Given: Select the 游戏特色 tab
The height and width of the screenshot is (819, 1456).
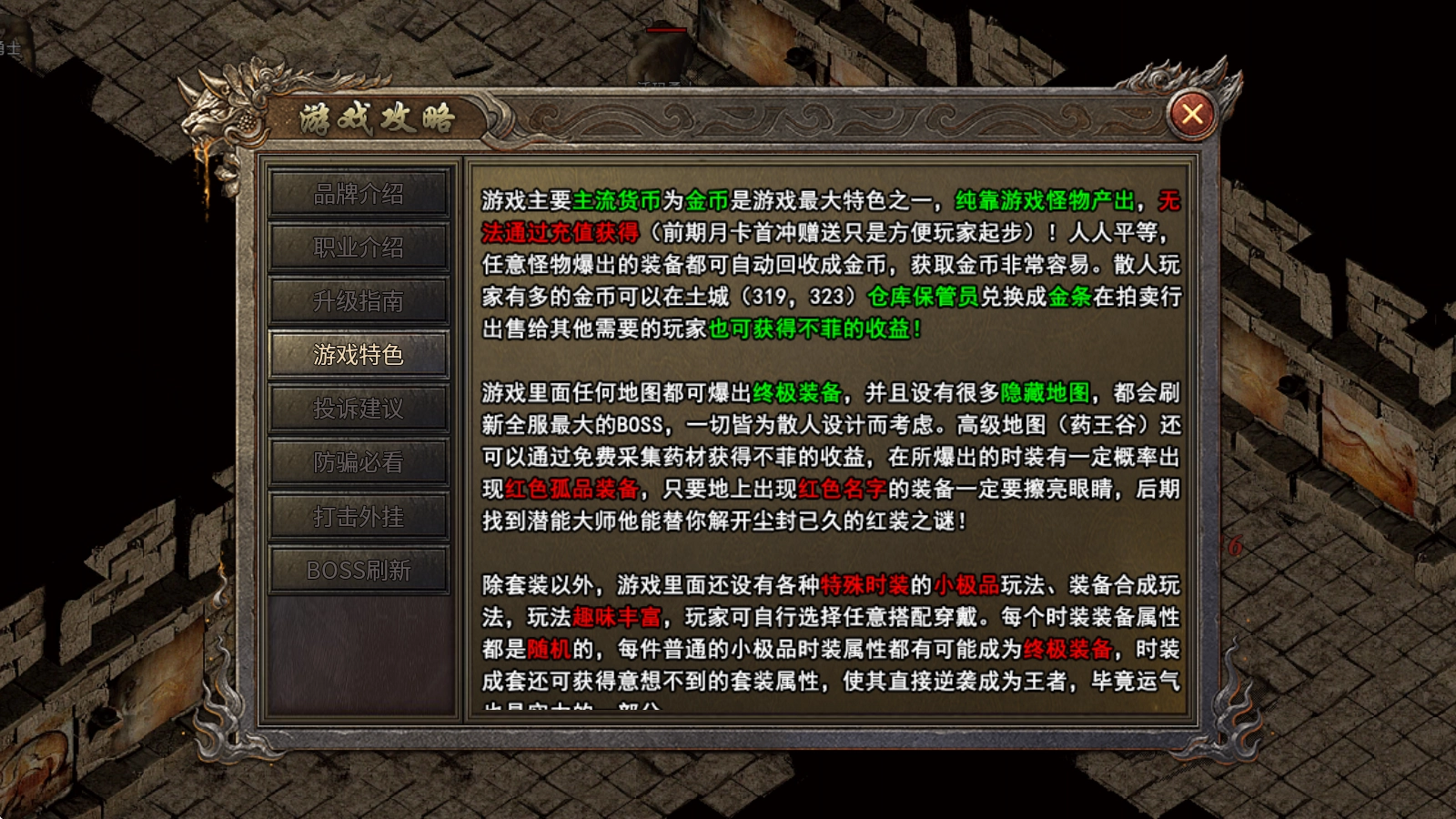Looking at the screenshot, I should tap(359, 355).
